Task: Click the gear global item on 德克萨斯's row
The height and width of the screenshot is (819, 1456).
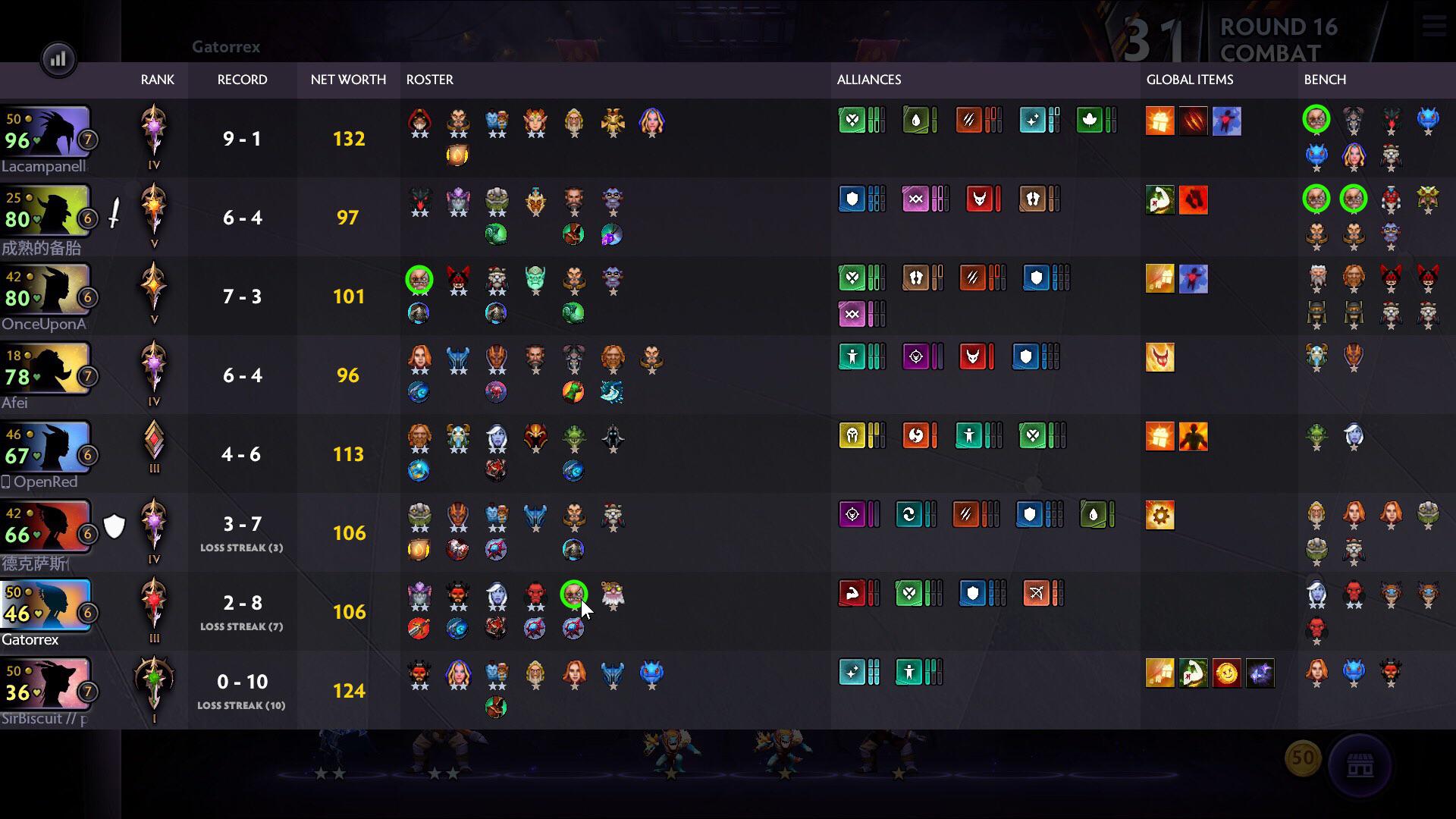Action: point(1159,514)
